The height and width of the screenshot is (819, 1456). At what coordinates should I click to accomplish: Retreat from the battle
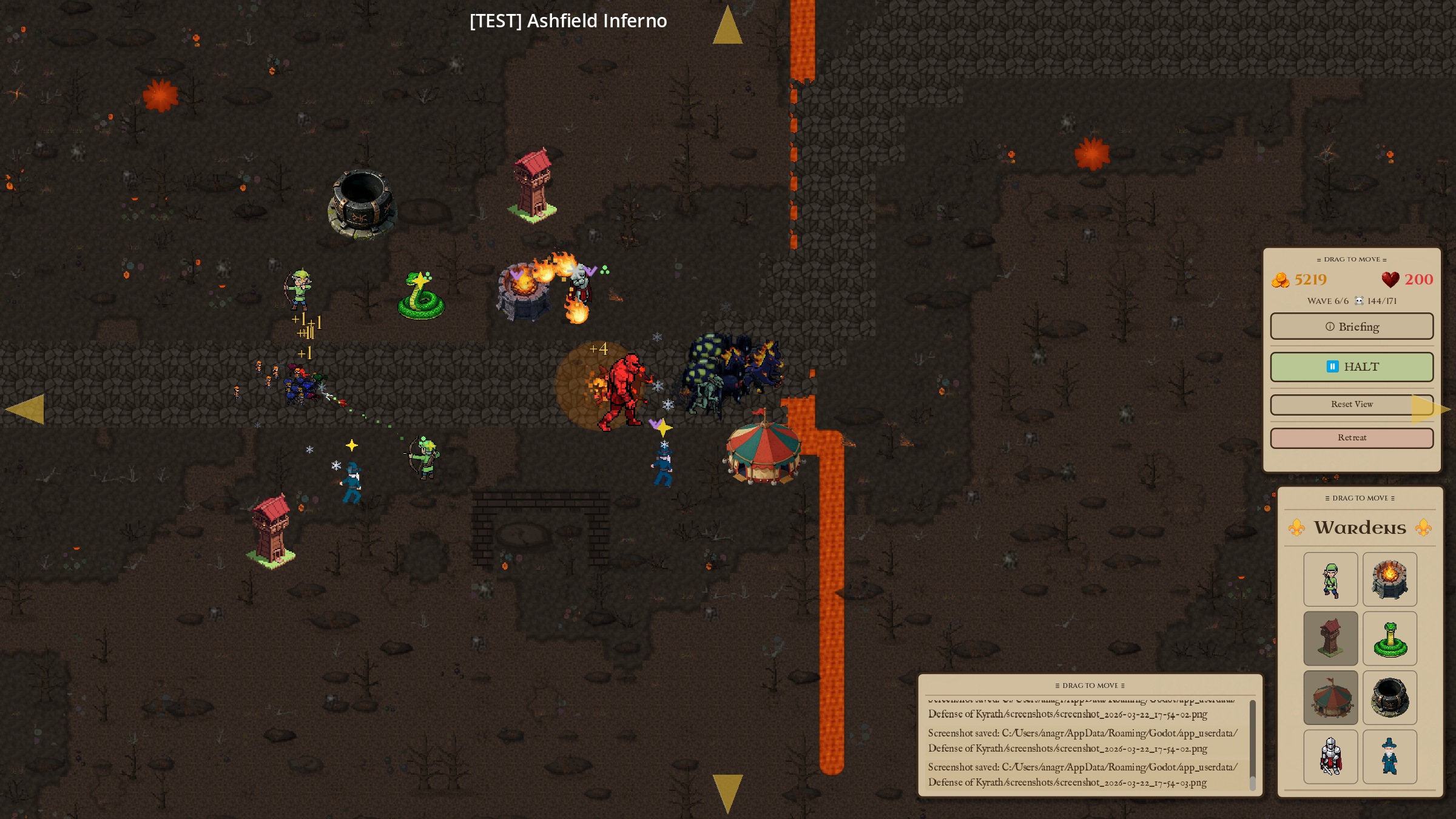coord(1352,437)
